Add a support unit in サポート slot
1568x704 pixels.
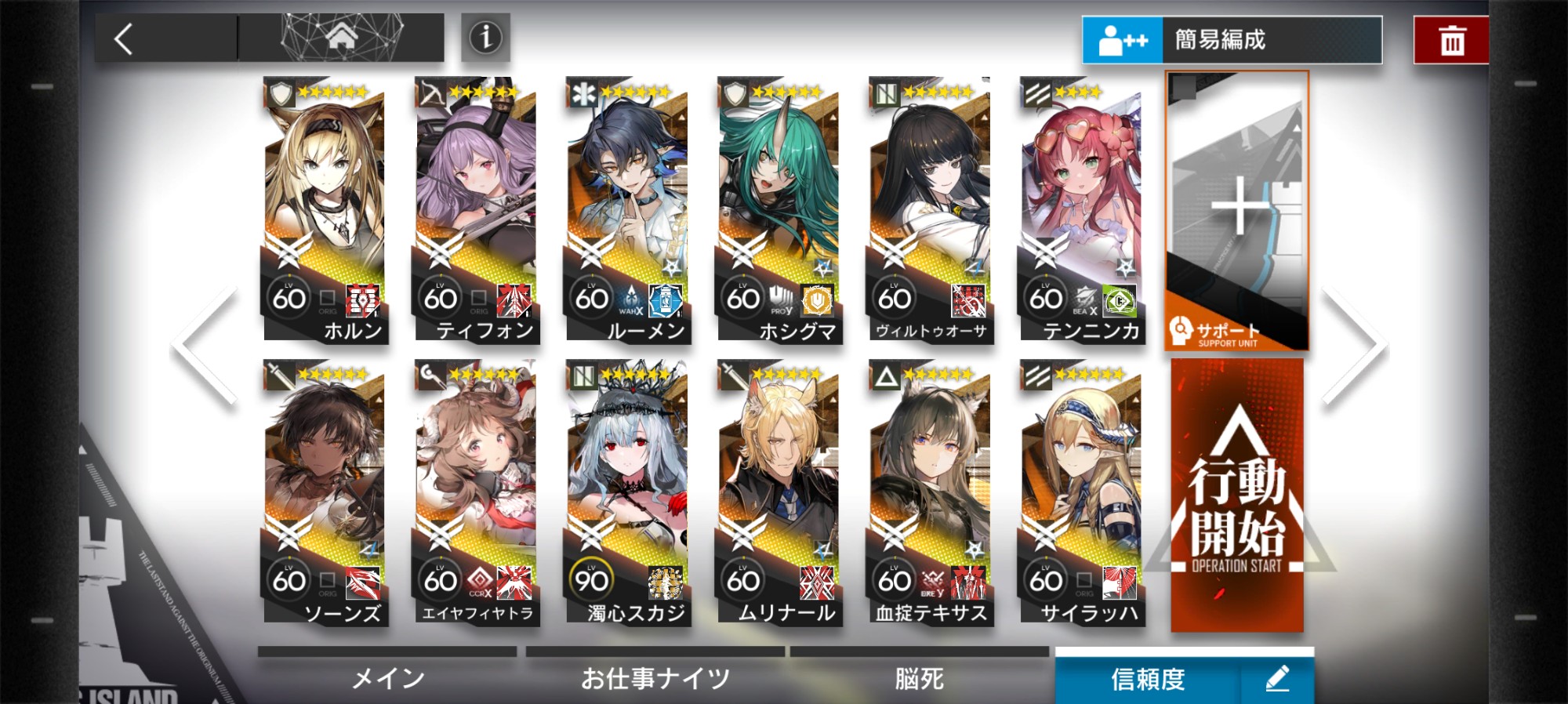pyautogui.click(x=1237, y=210)
